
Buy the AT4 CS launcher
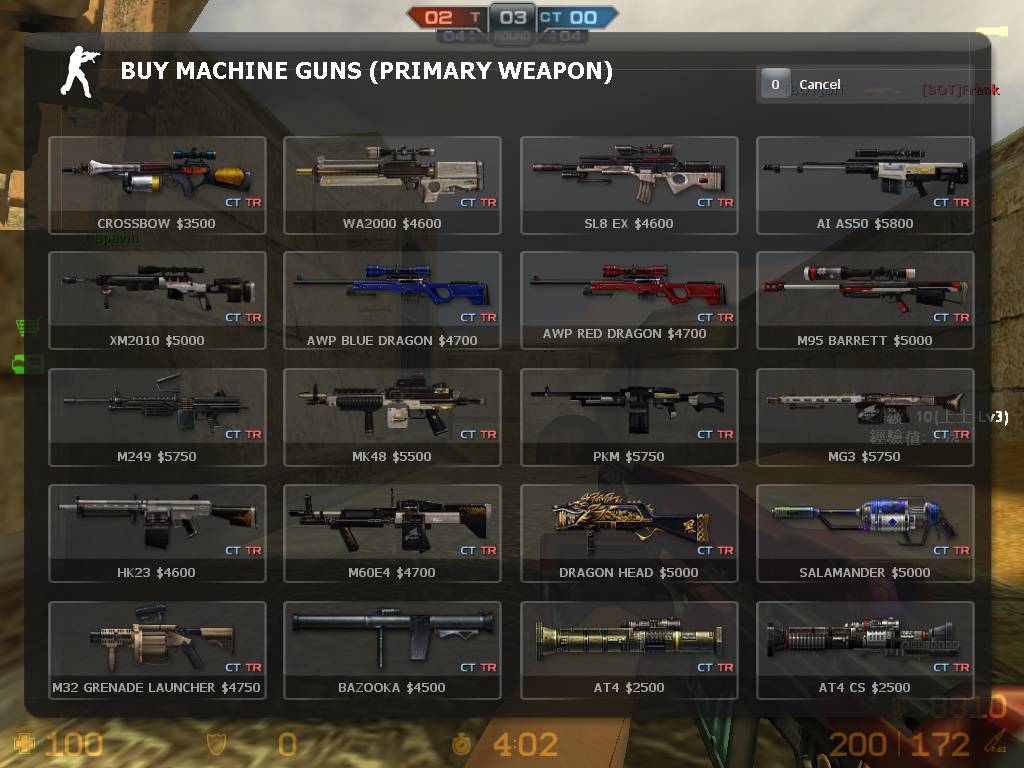tap(865, 650)
